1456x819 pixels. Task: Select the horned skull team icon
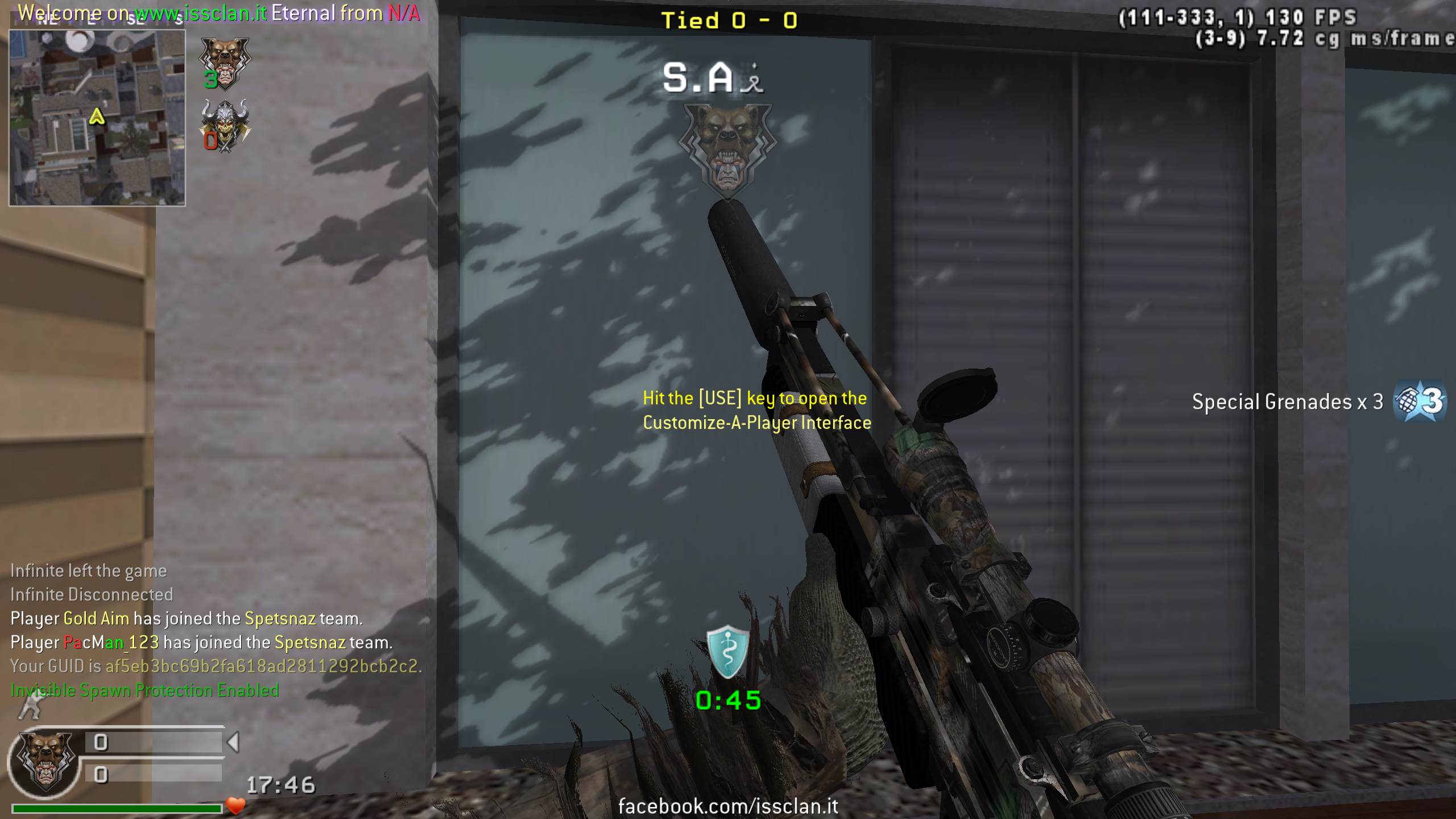[225, 125]
